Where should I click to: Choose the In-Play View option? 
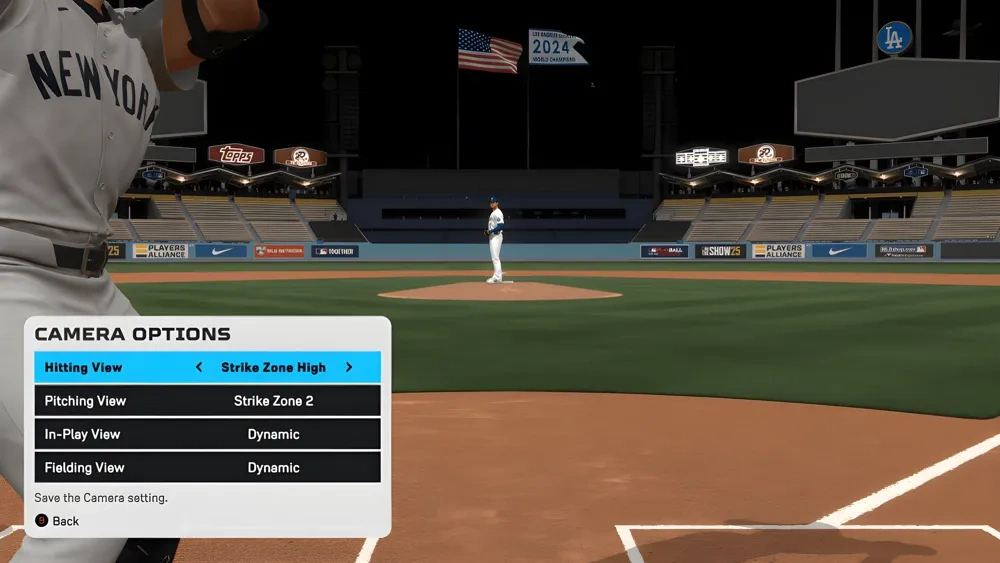tap(207, 434)
